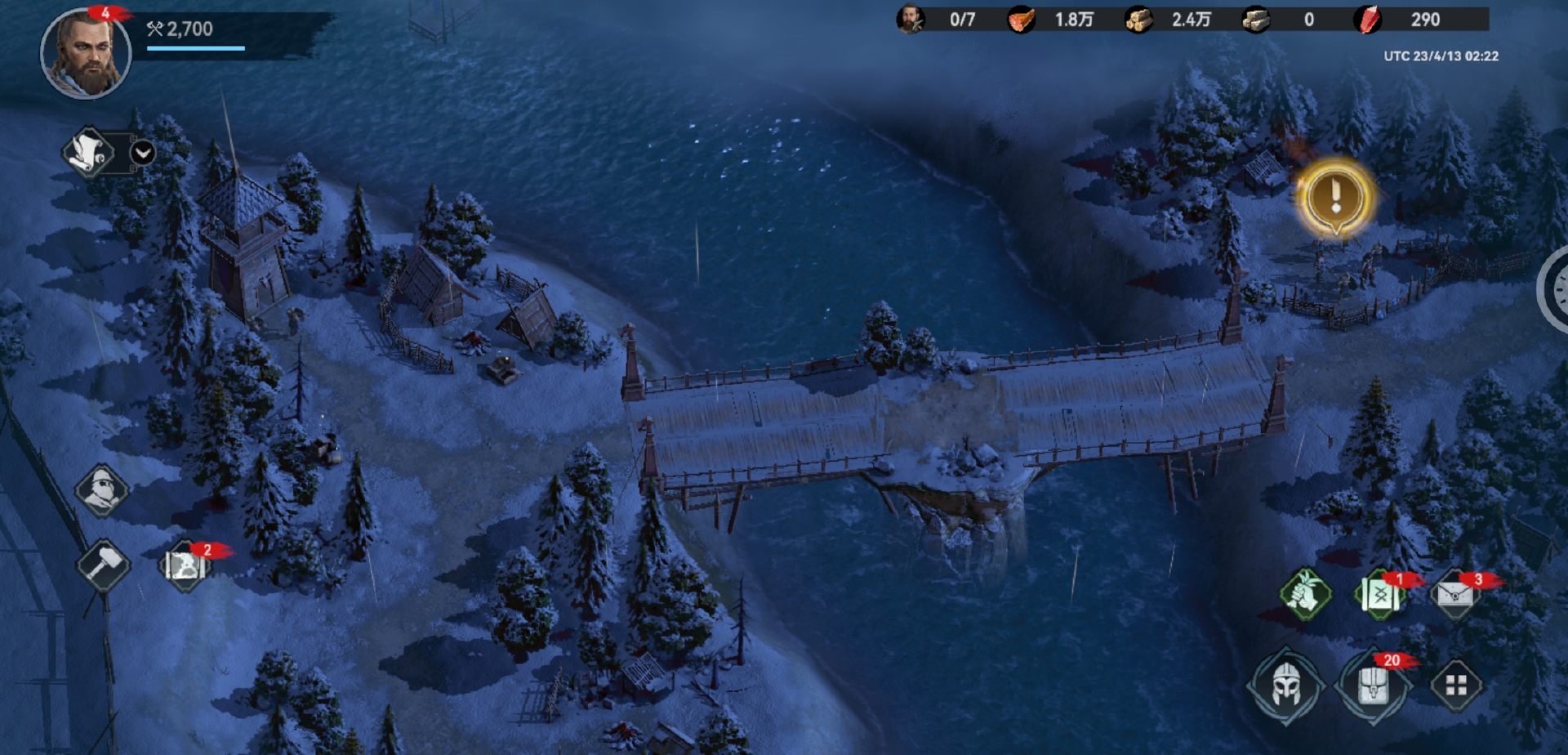Select the wood logs resource icon
Viewport: 1568px width, 755px height.
[x=1138, y=20]
